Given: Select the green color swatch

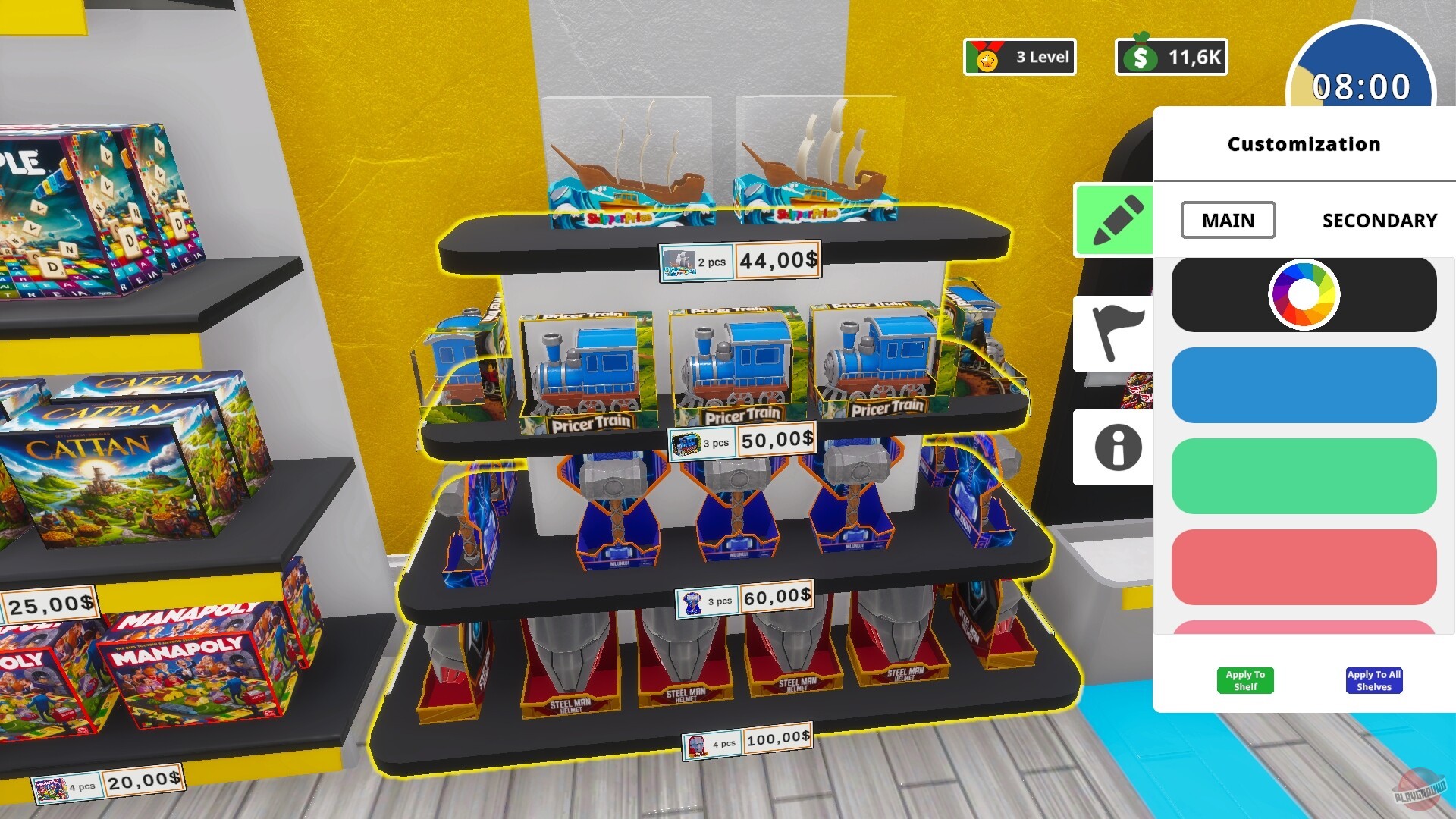Looking at the screenshot, I should click(1303, 476).
